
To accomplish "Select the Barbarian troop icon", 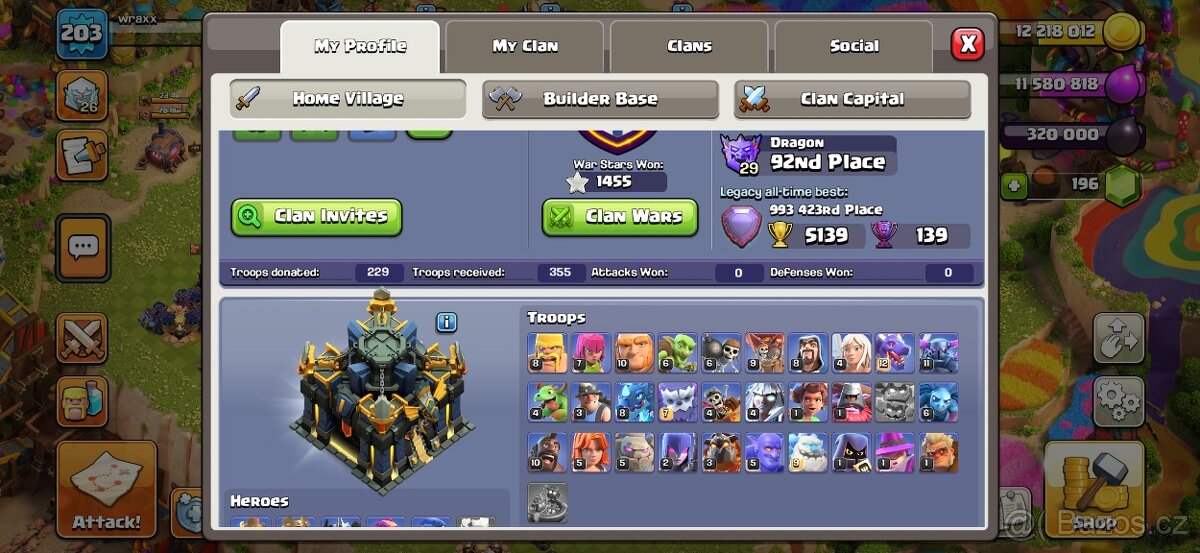I will tap(547, 353).
